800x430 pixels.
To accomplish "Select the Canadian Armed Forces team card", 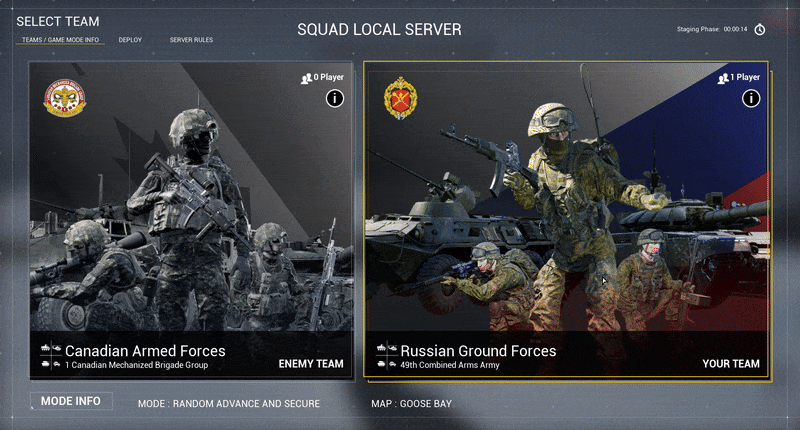I will pyautogui.click(x=191, y=220).
